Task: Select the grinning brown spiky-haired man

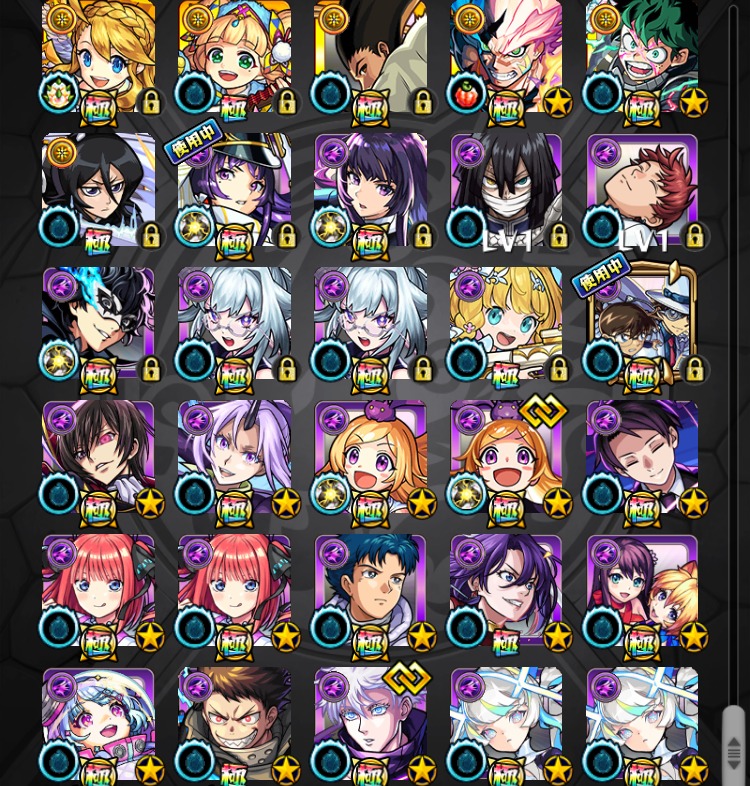Action: pyautogui.click(x=235, y=723)
